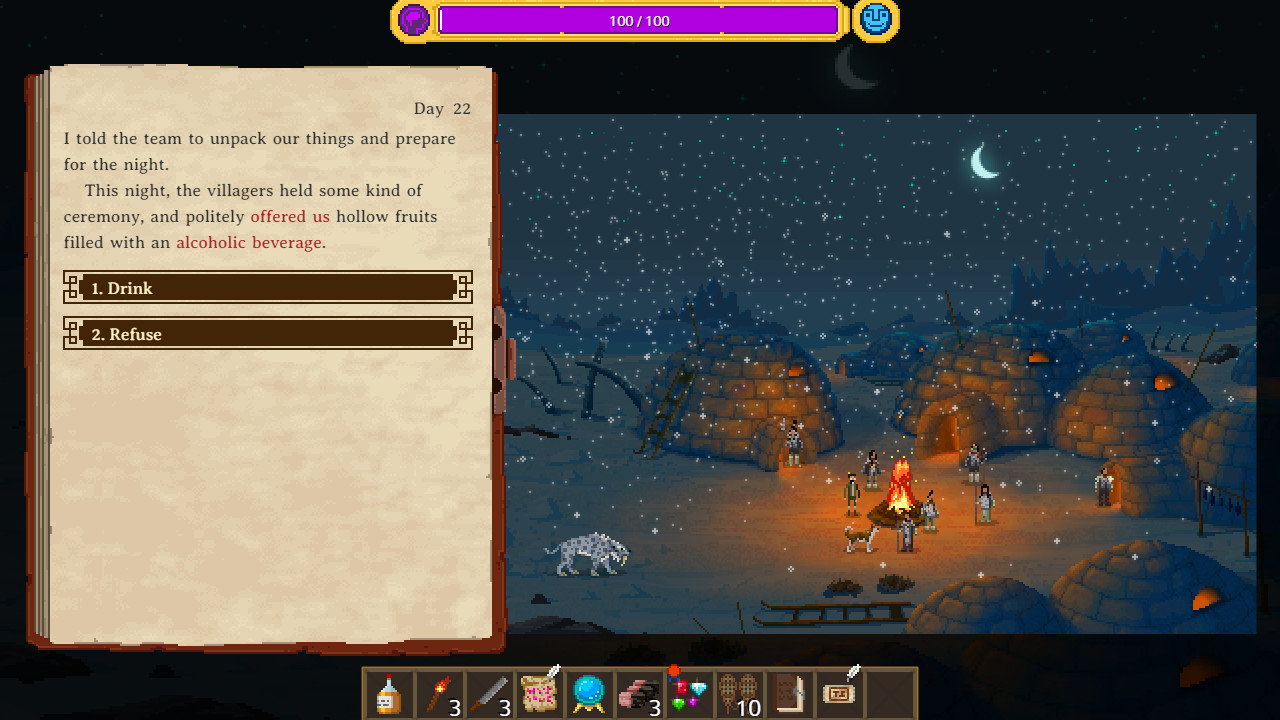Open the treasure map item
This screenshot has width=1280, height=720.
[x=539, y=693]
